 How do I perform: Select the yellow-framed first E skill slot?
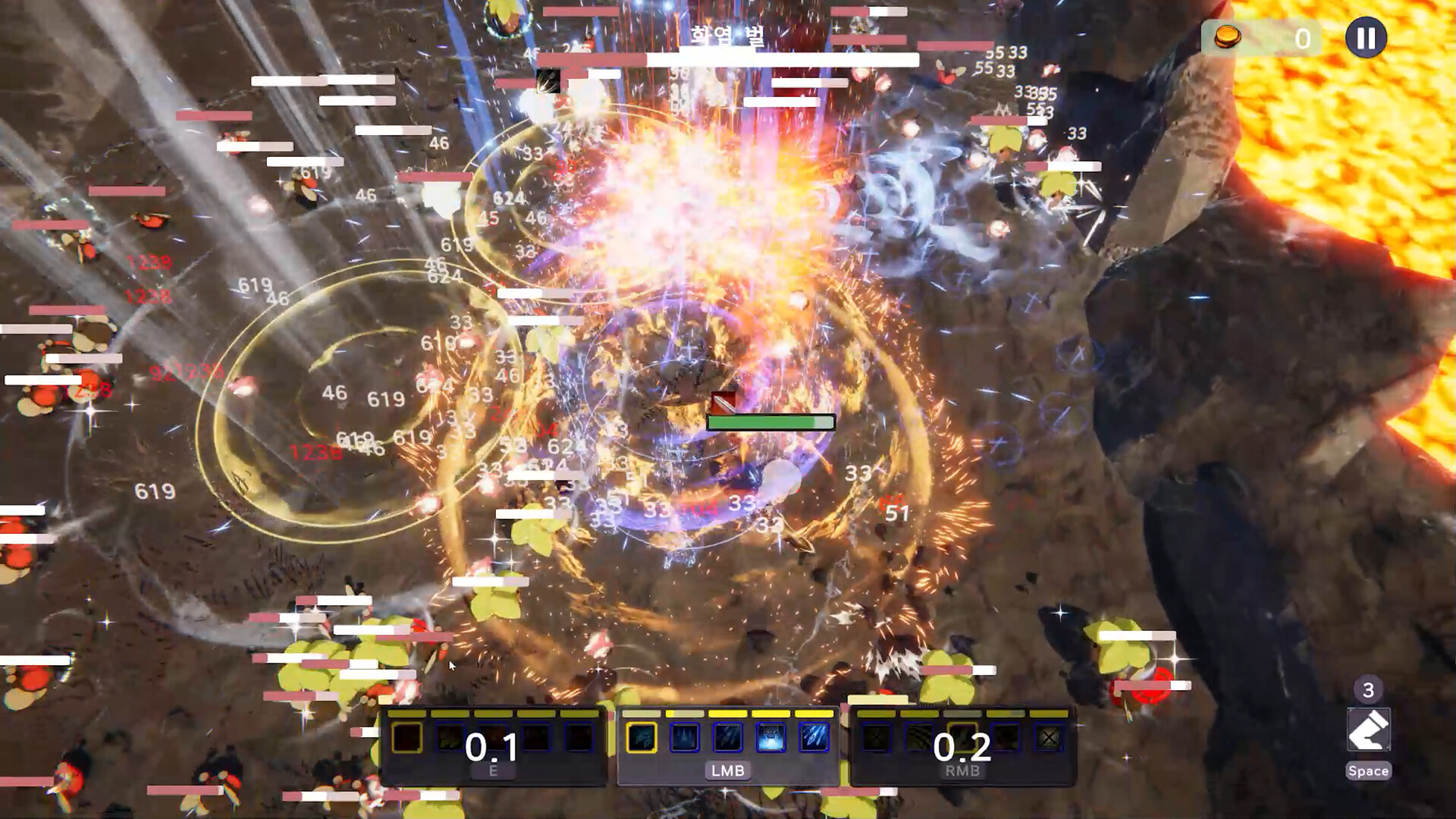click(x=407, y=738)
